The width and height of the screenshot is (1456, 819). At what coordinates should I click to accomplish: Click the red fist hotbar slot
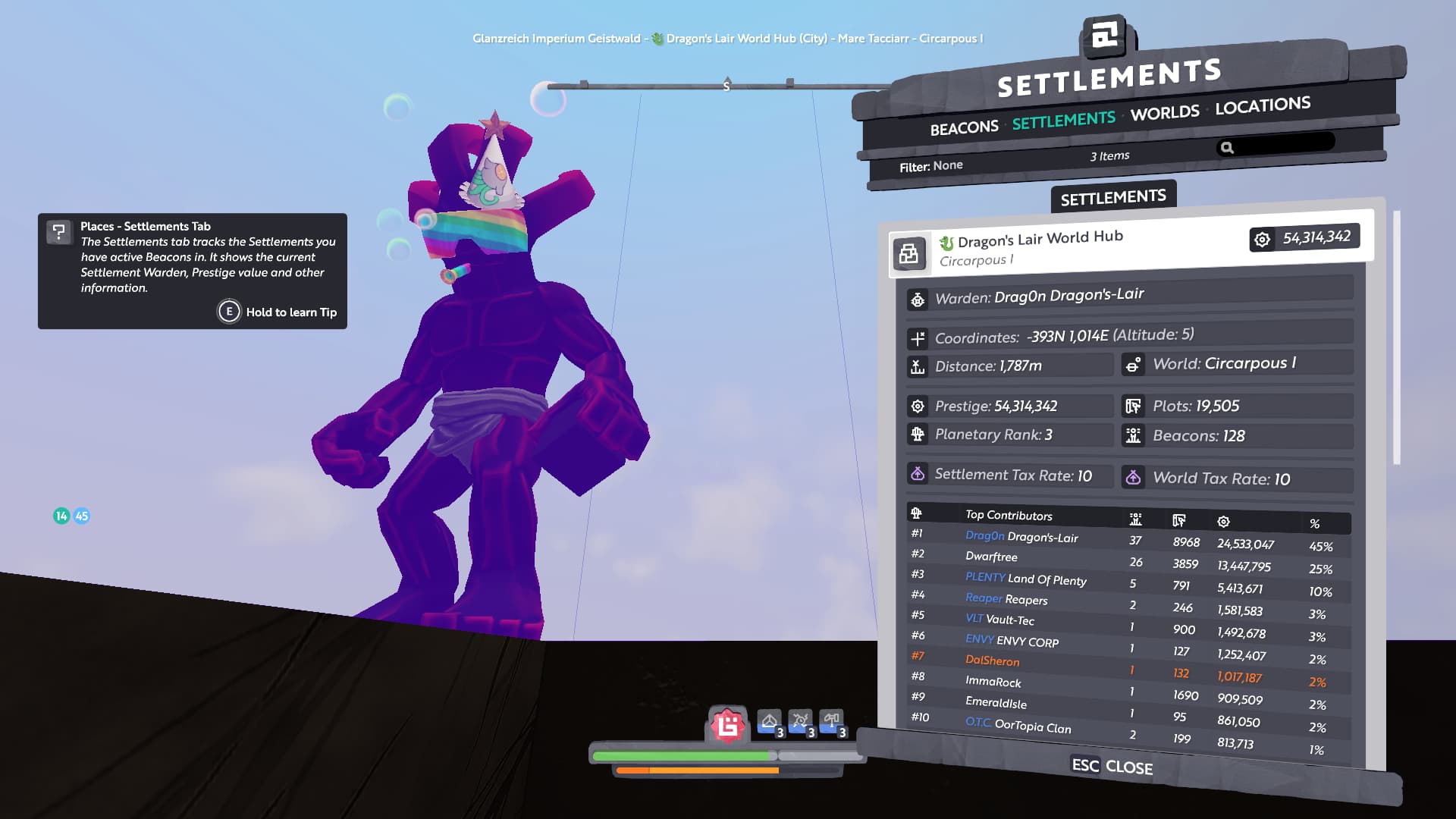pos(727,726)
